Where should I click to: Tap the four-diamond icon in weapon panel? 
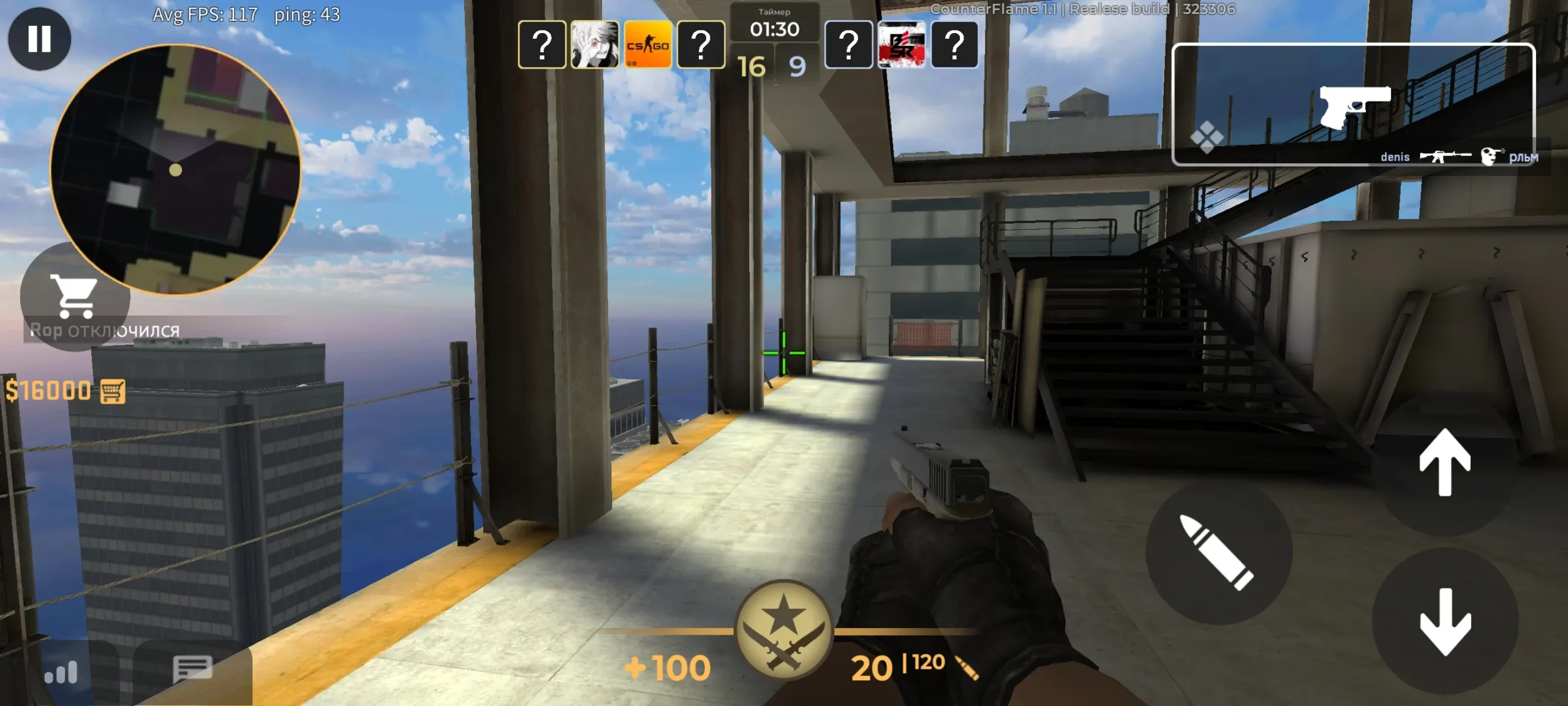(1207, 137)
